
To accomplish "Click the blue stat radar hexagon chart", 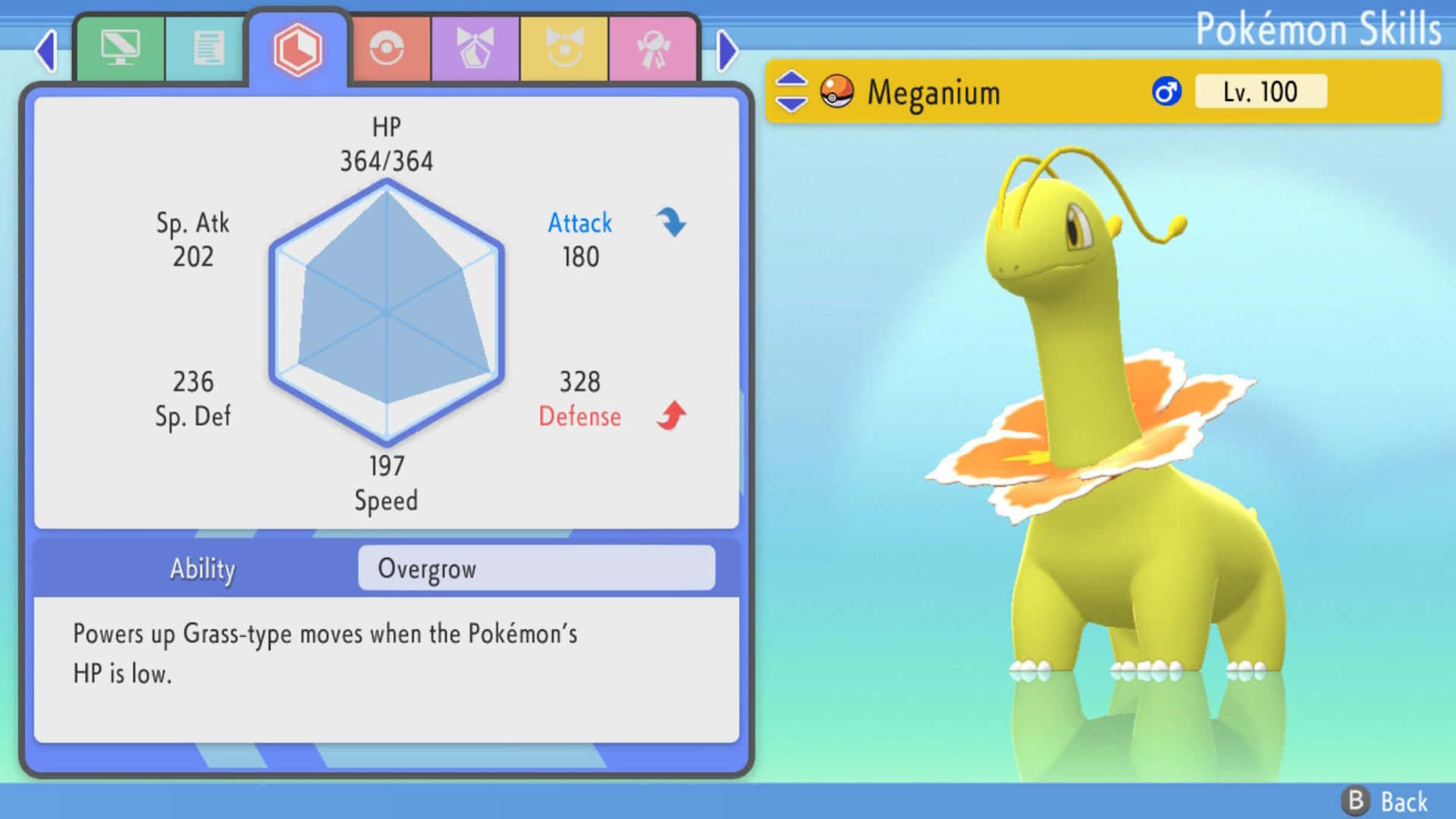I will (388, 312).
